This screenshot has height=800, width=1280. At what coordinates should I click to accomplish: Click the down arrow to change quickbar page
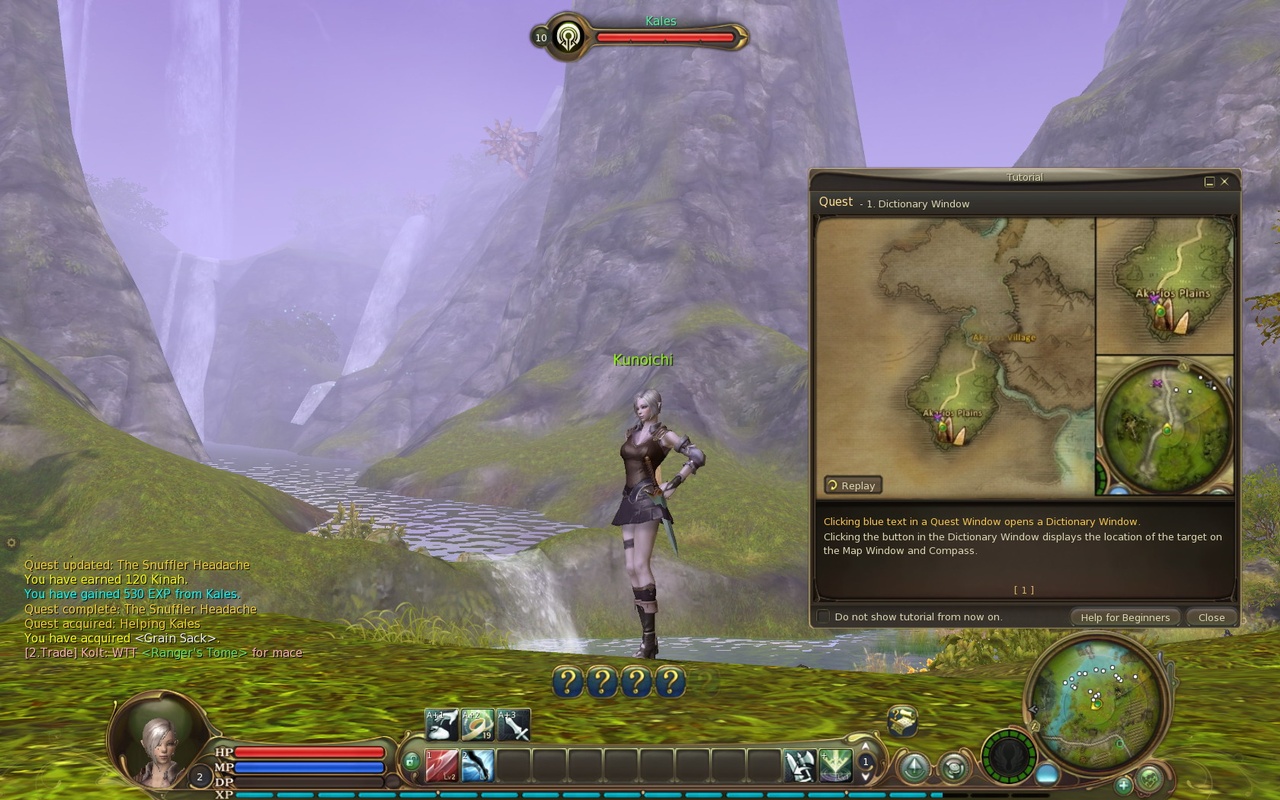[x=866, y=776]
